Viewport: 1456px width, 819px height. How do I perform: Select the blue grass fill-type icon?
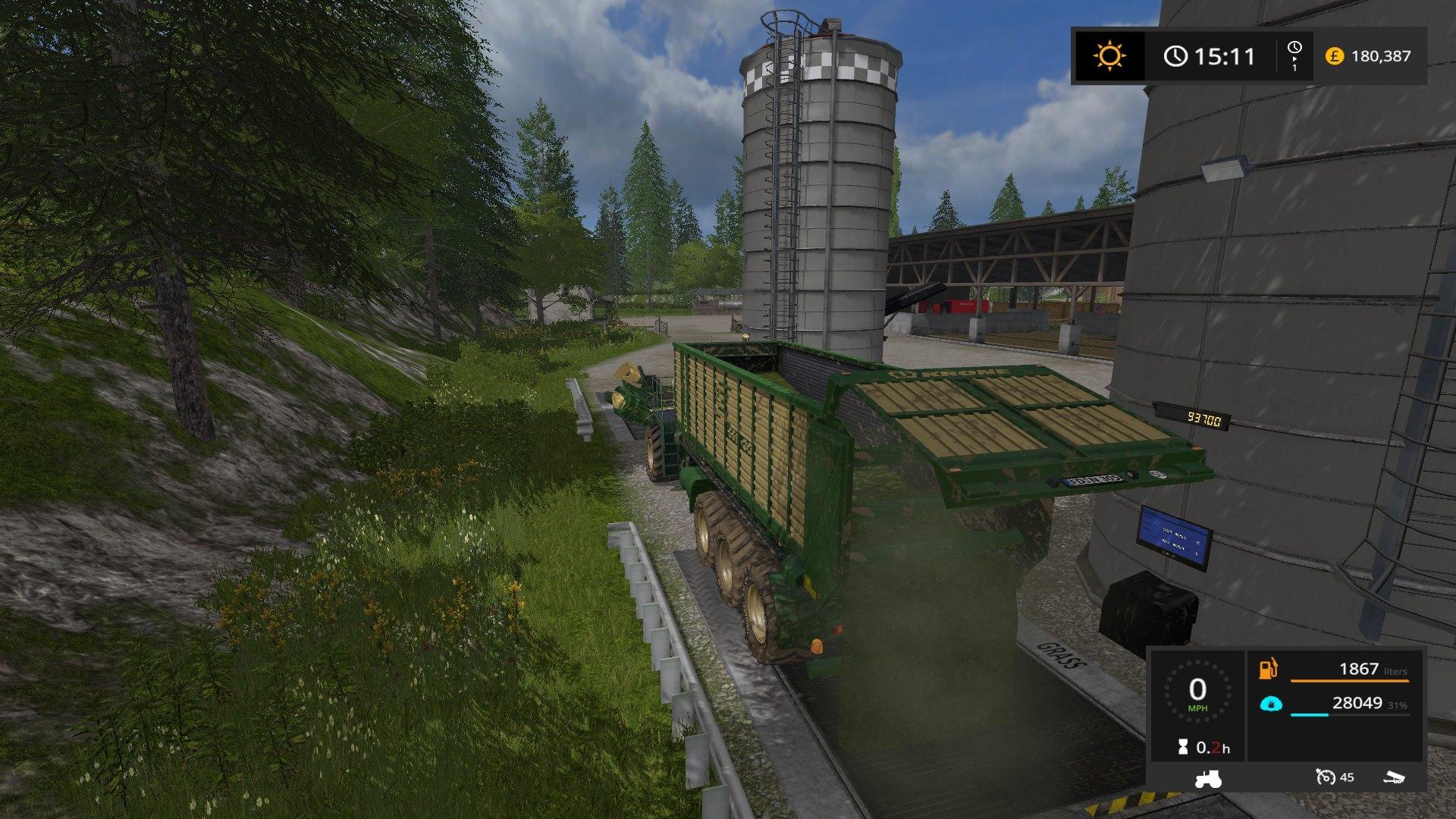(x=1269, y=704)
